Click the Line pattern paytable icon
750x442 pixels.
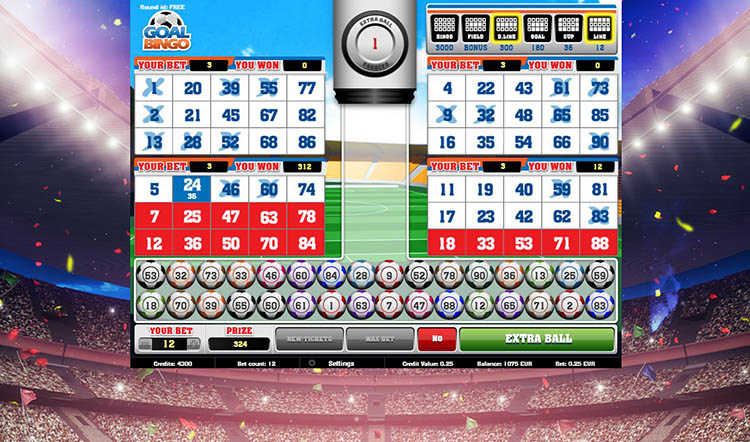point(598,27)
